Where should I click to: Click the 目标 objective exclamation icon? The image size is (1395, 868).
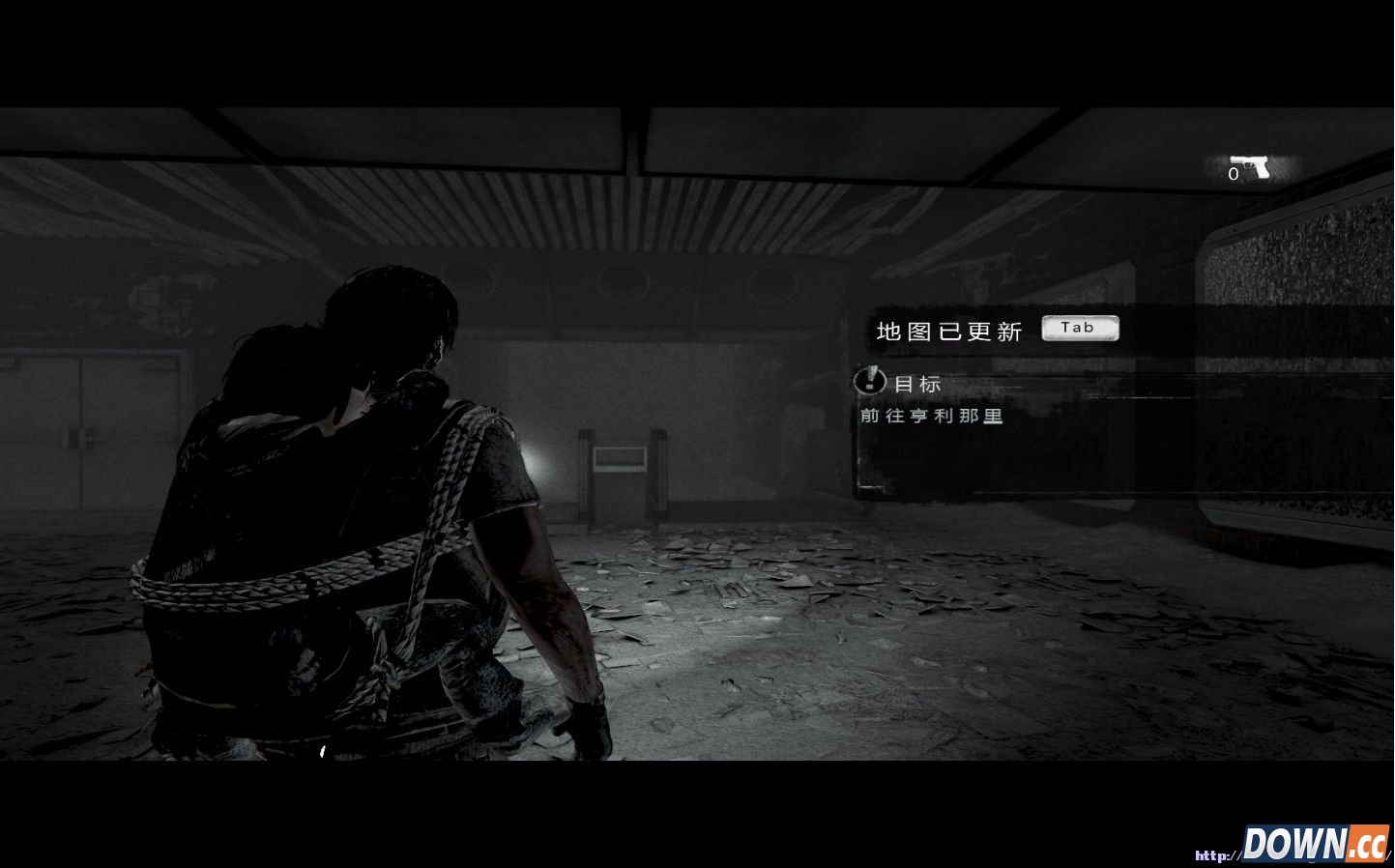[x=870, y=380]
